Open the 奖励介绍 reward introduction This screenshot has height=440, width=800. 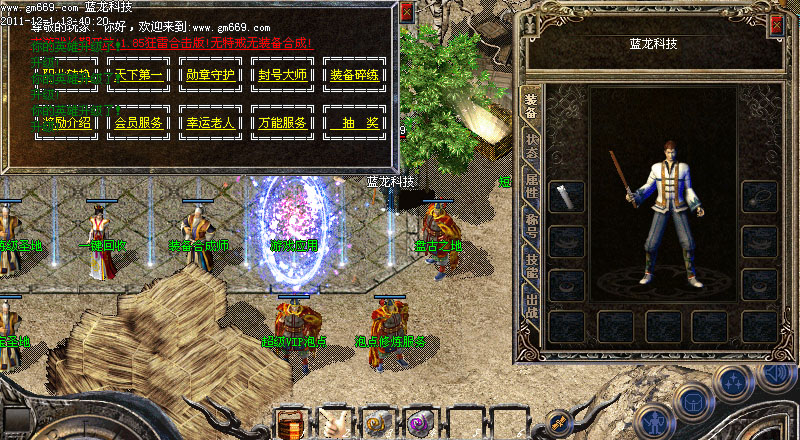(67, 123)
